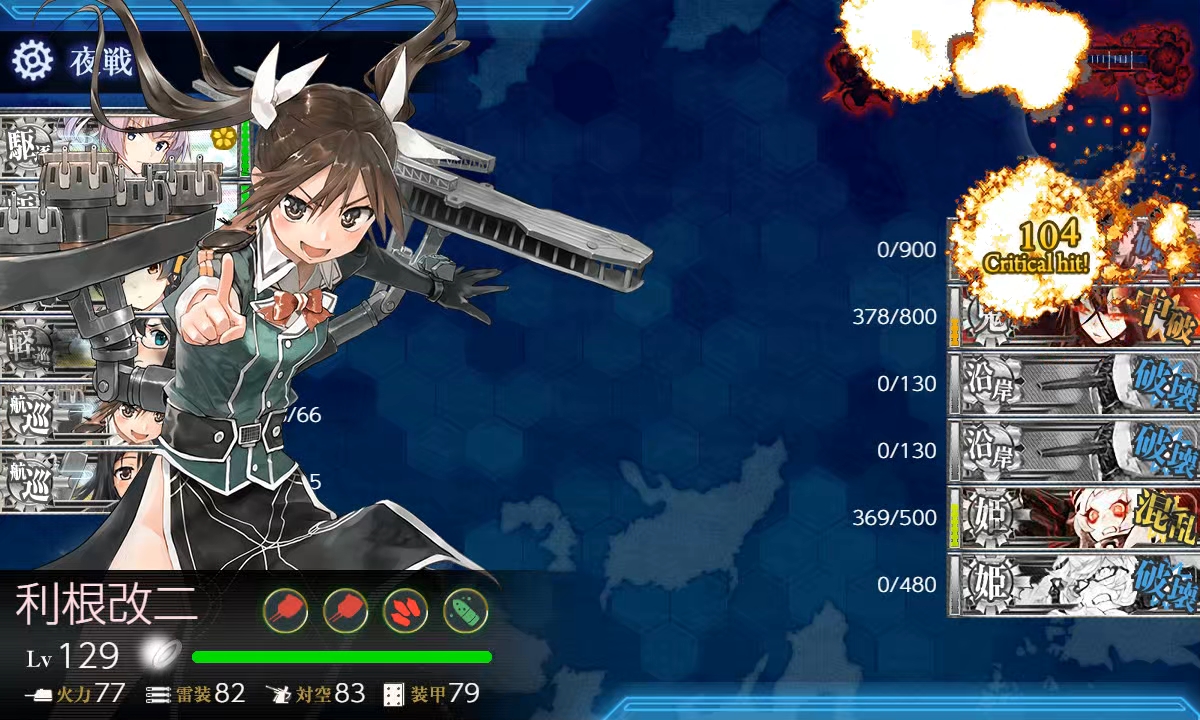Pick the destroyed 姫 banner with 0/480
This screenshot has height=720, width=1200.
1073,584
